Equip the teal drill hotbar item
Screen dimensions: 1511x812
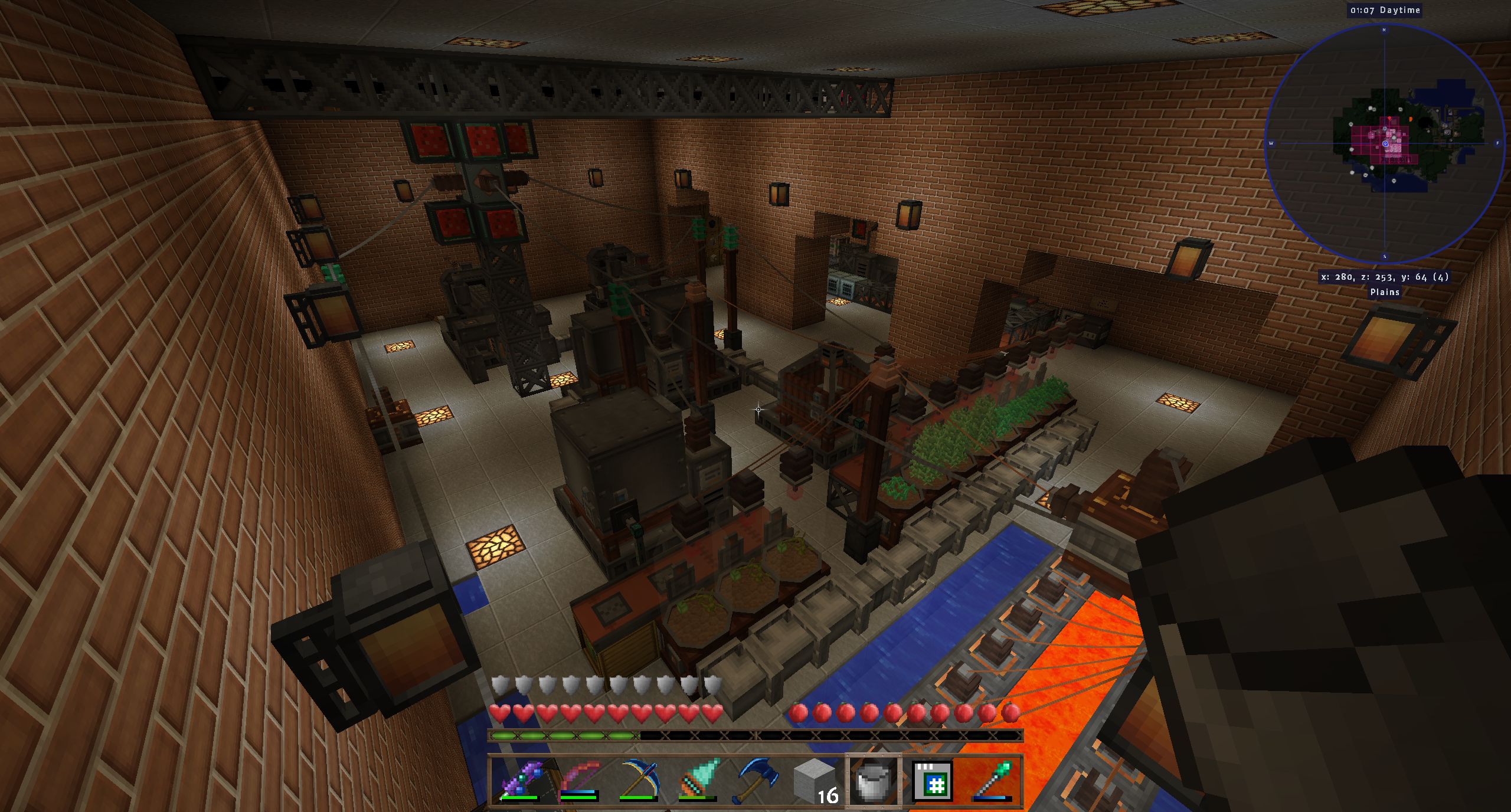[x=697, y=780]
